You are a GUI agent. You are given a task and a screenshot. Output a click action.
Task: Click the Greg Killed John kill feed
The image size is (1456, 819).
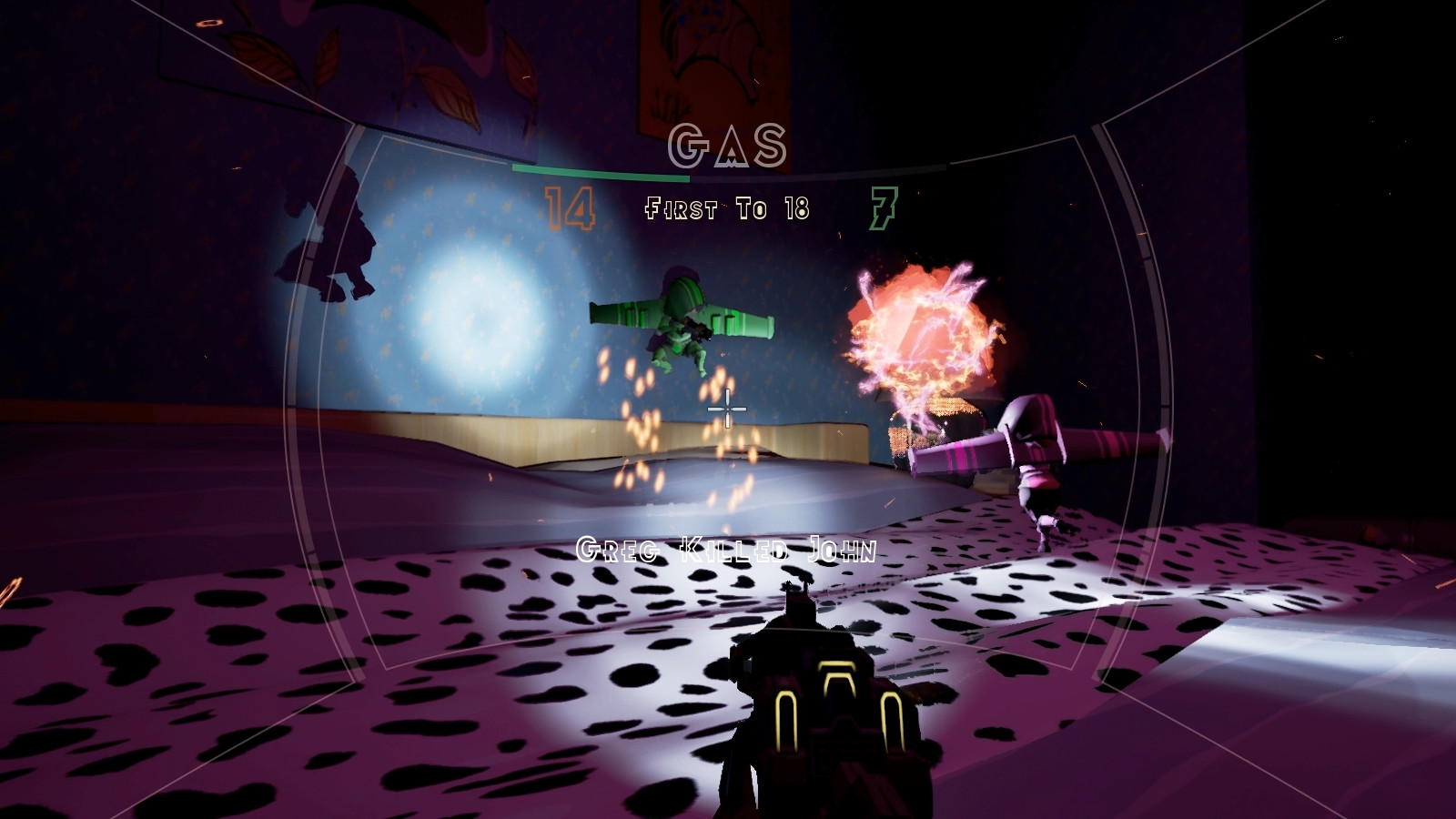pos(726,548)
